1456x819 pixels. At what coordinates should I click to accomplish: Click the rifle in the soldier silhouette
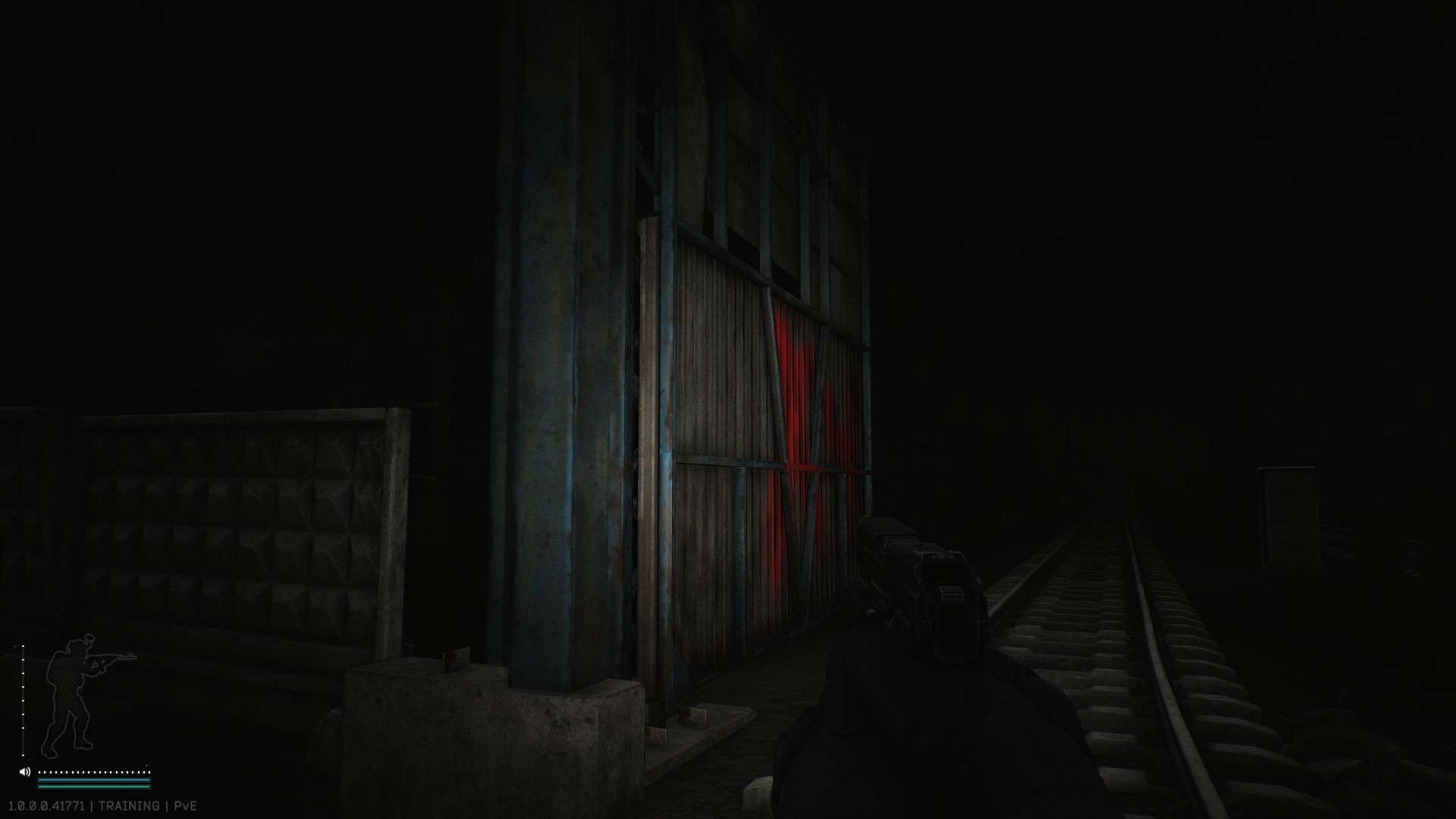click(x=114, y=656)
